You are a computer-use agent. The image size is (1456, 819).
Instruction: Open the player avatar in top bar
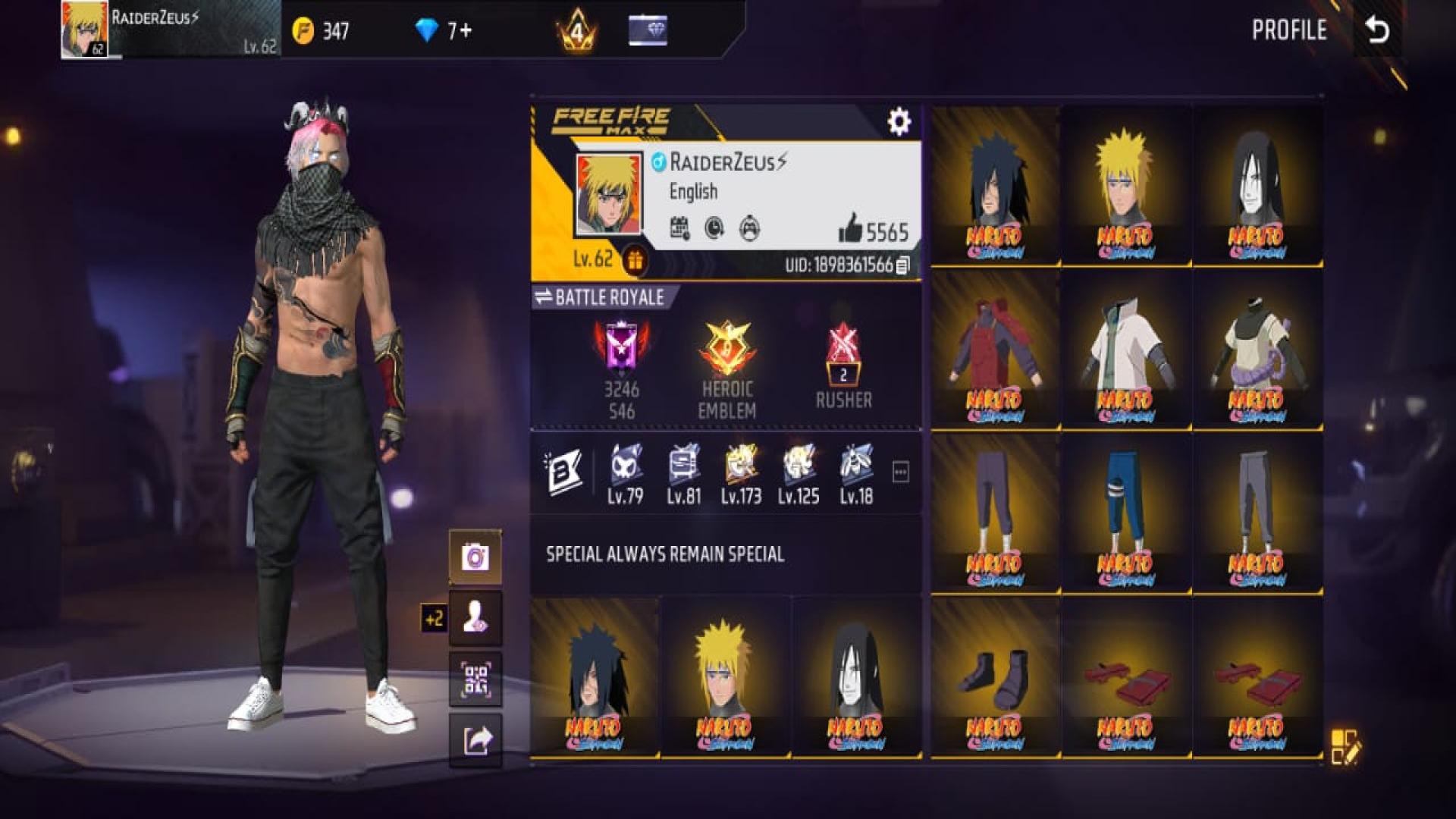[x=84, y=29]
